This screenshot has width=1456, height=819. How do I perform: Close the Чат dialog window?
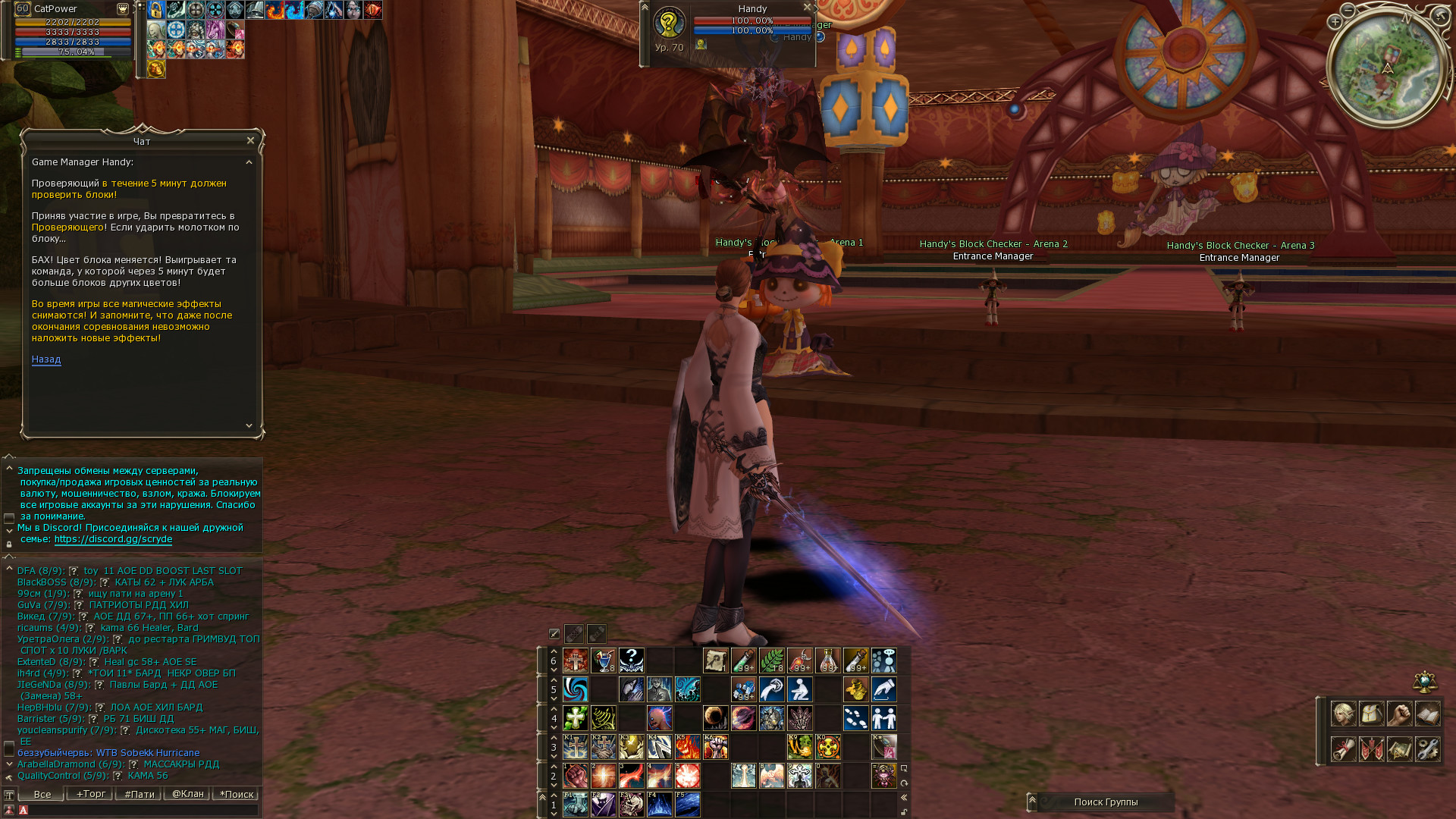tap(250, 140)
